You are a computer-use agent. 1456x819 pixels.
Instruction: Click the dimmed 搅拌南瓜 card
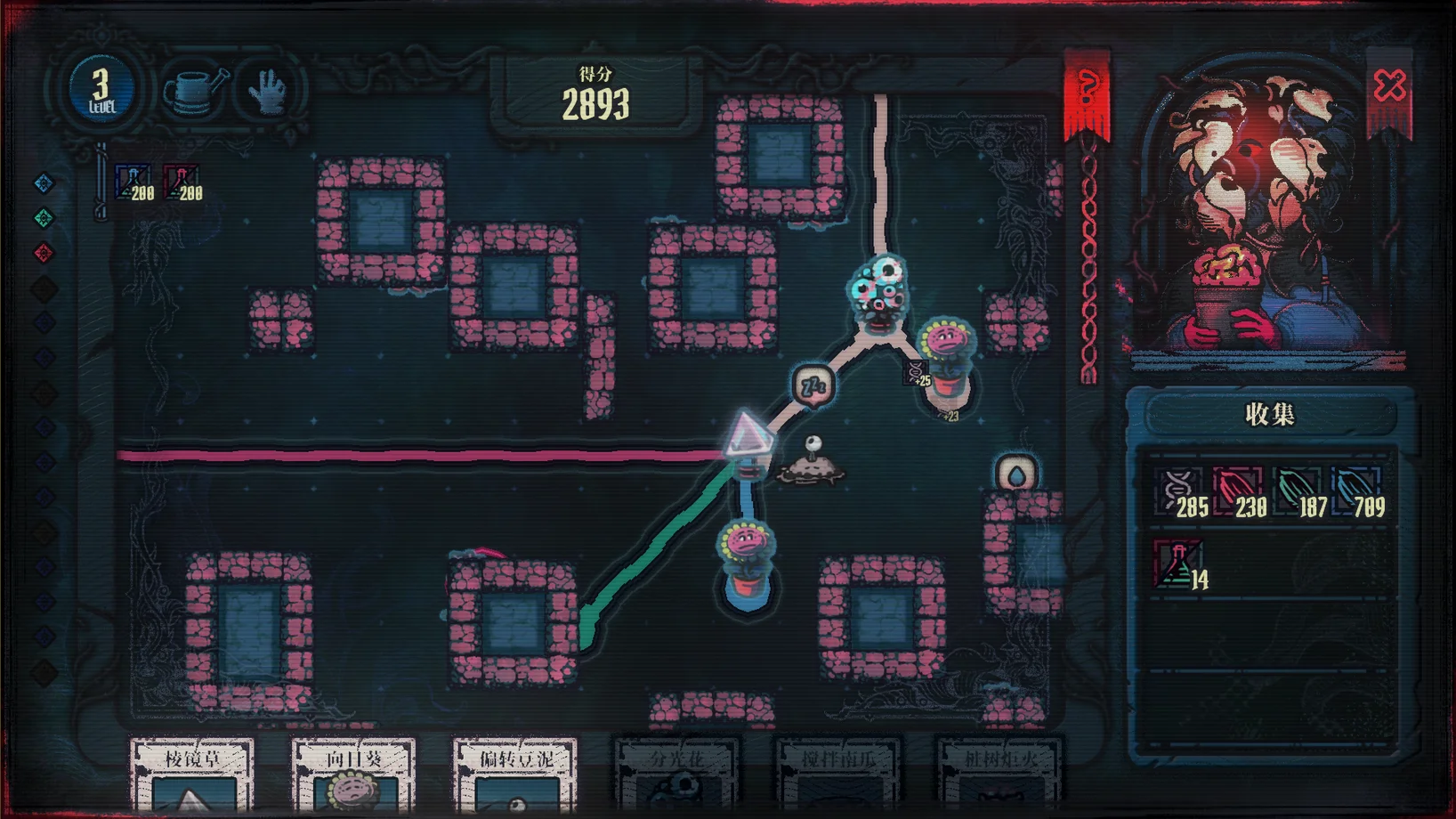[837, 774]
